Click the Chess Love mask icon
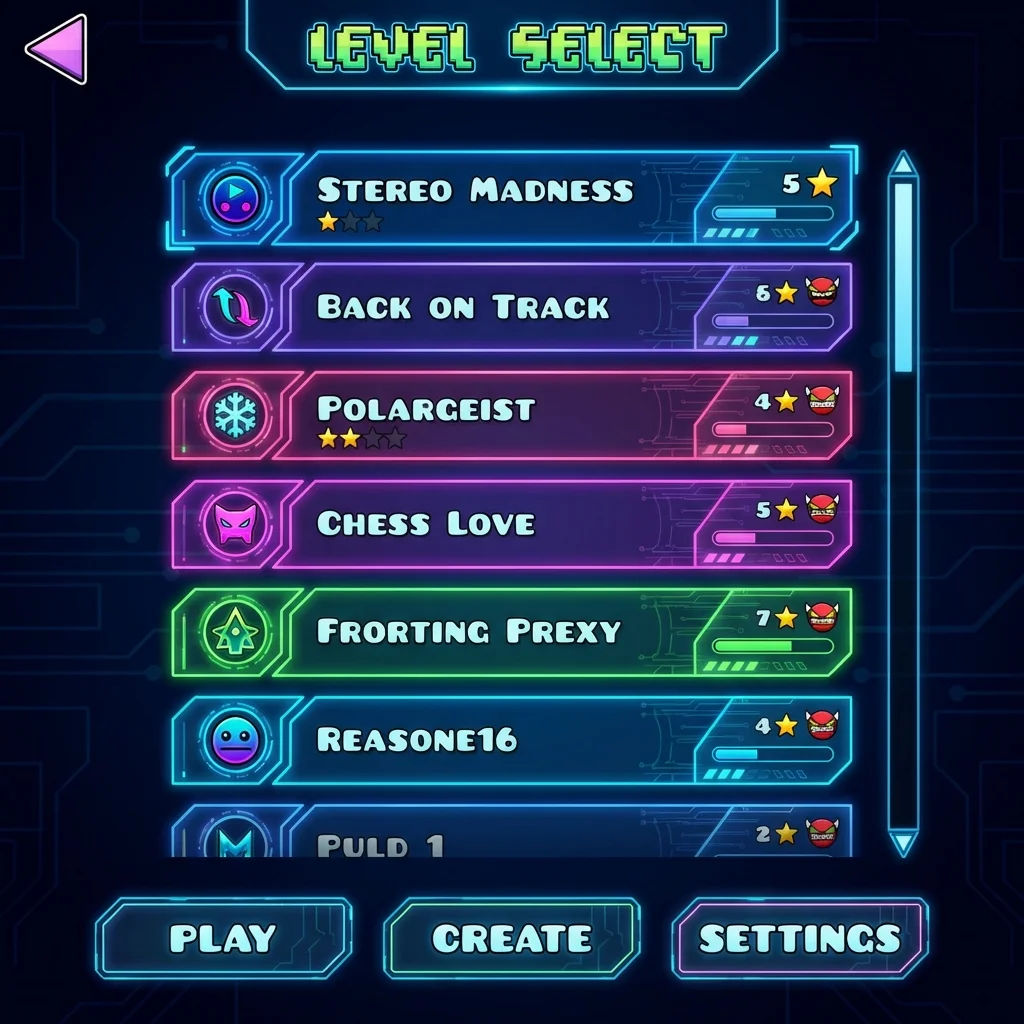This screenshot has height=1024, width=1024. pos(235,523)
